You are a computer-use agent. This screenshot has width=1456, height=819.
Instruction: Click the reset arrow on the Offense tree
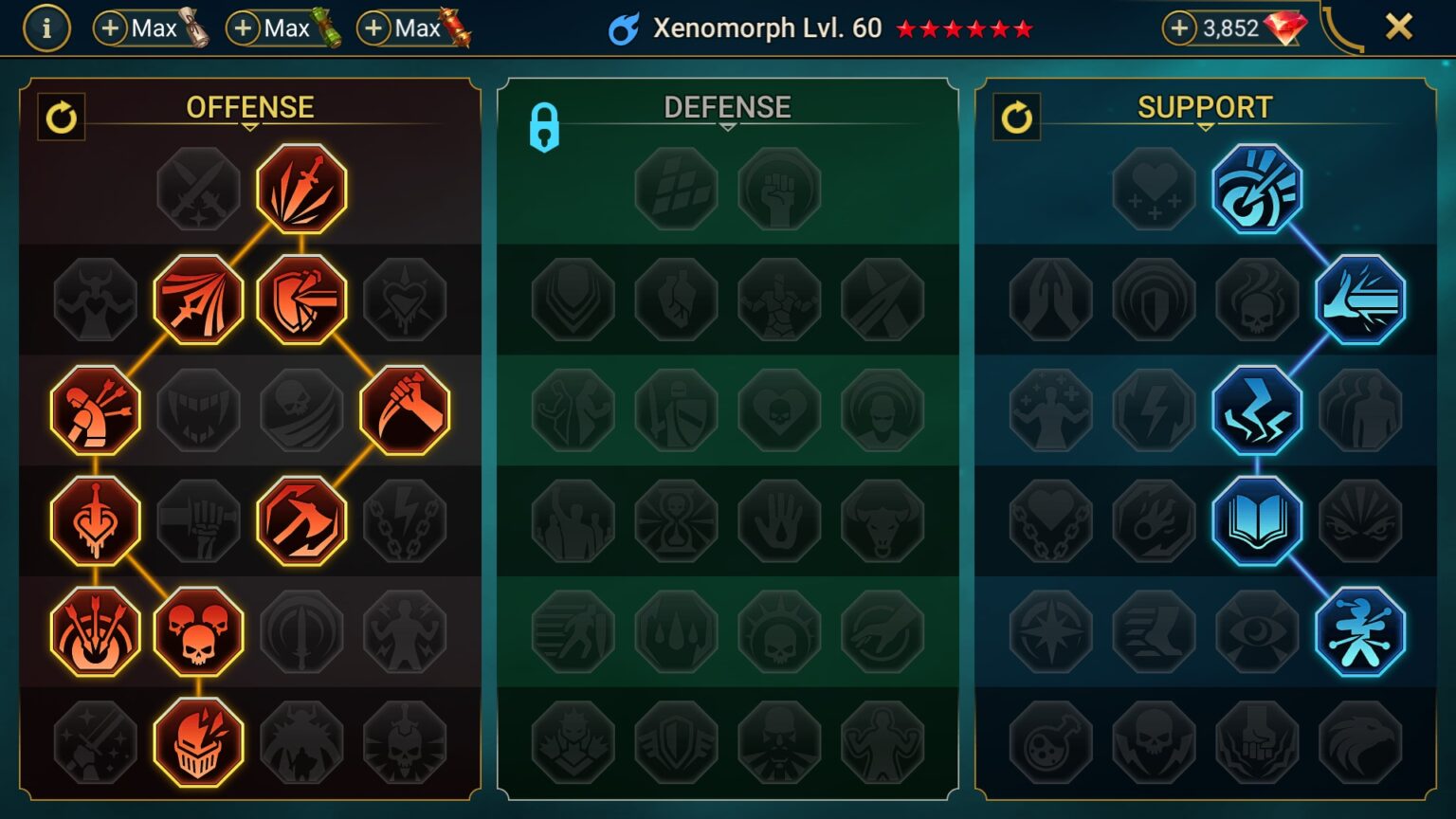62,118
